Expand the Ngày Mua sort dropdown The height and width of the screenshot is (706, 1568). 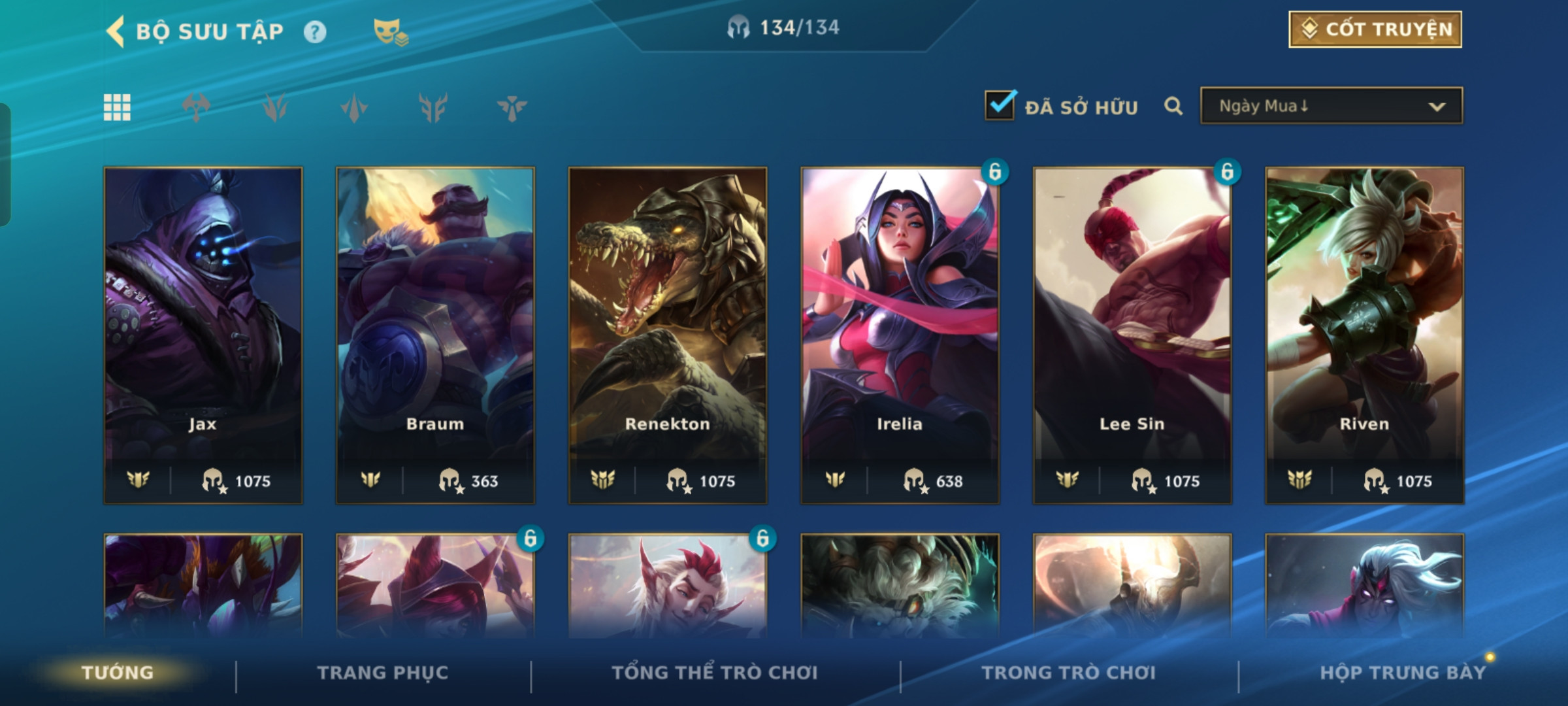1331,106
